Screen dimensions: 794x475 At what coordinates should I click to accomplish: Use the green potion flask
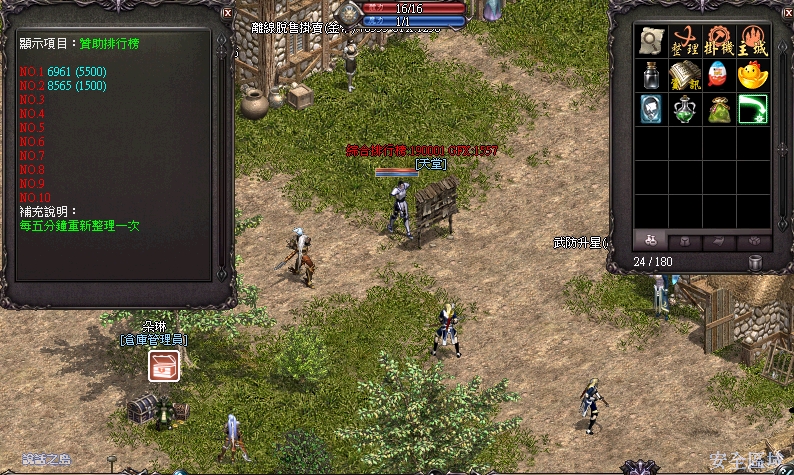point(687,109)
